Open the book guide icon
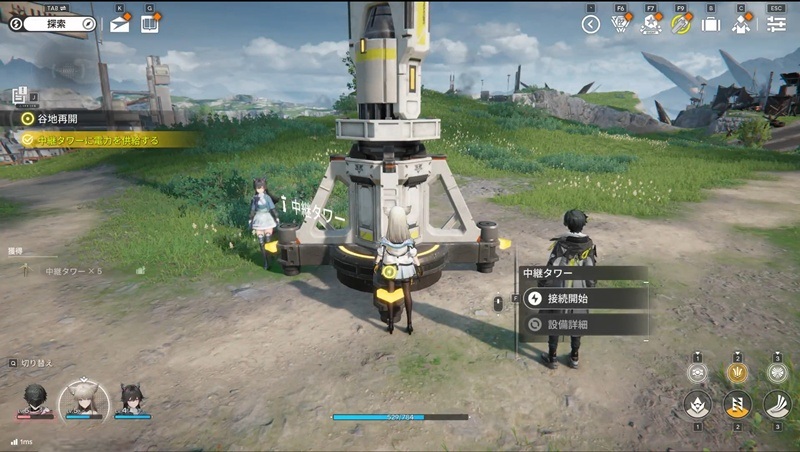 (149, 24)
